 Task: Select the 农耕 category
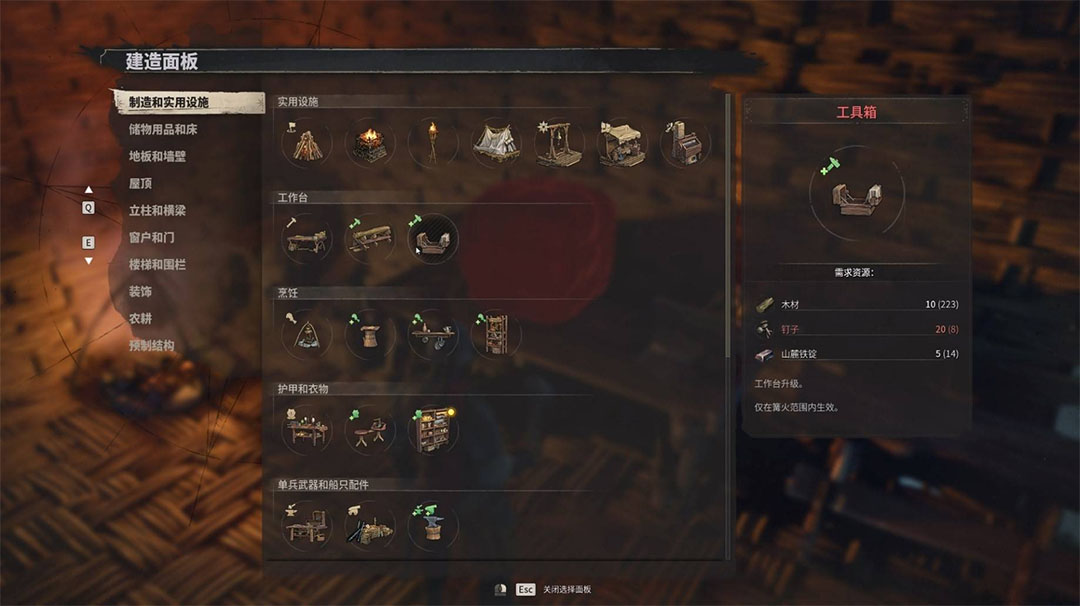pos(140,319)
